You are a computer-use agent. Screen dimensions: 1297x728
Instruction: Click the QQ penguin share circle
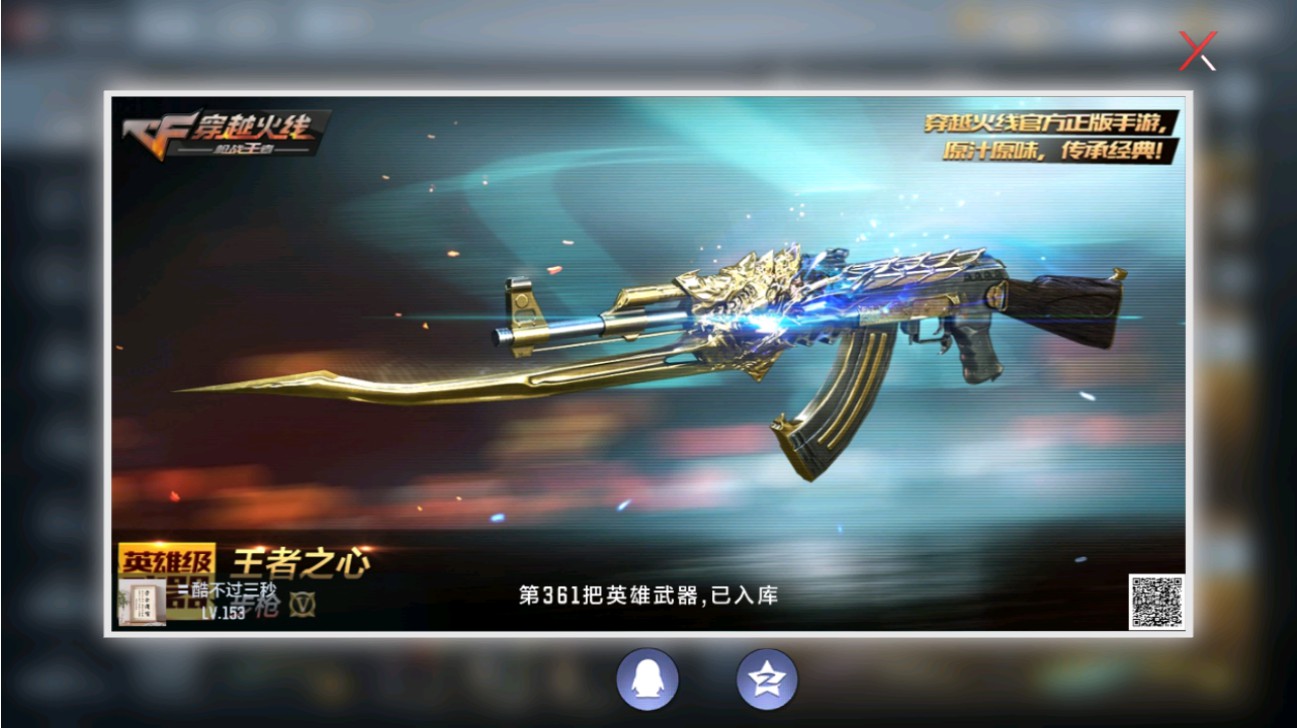click(649, 678)
